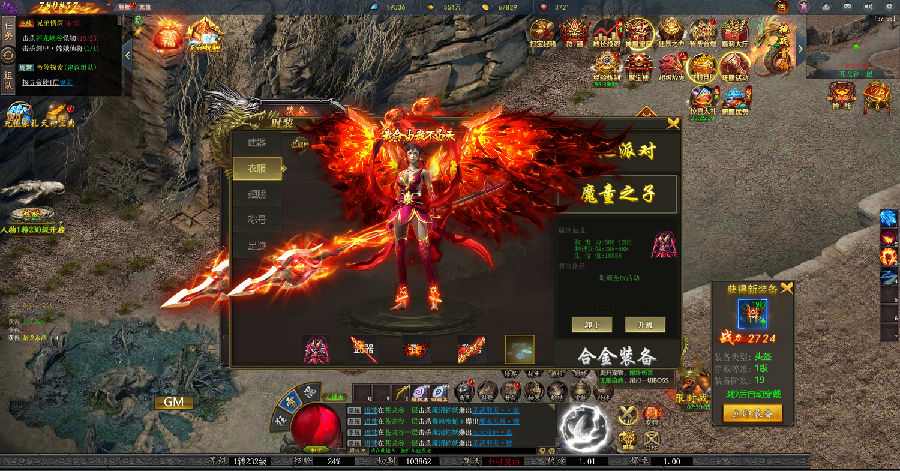This screenshot has height=471, width=900.
Task: Select the 称号 title tab
Action: pyautogui.click(x=257, y=219)
